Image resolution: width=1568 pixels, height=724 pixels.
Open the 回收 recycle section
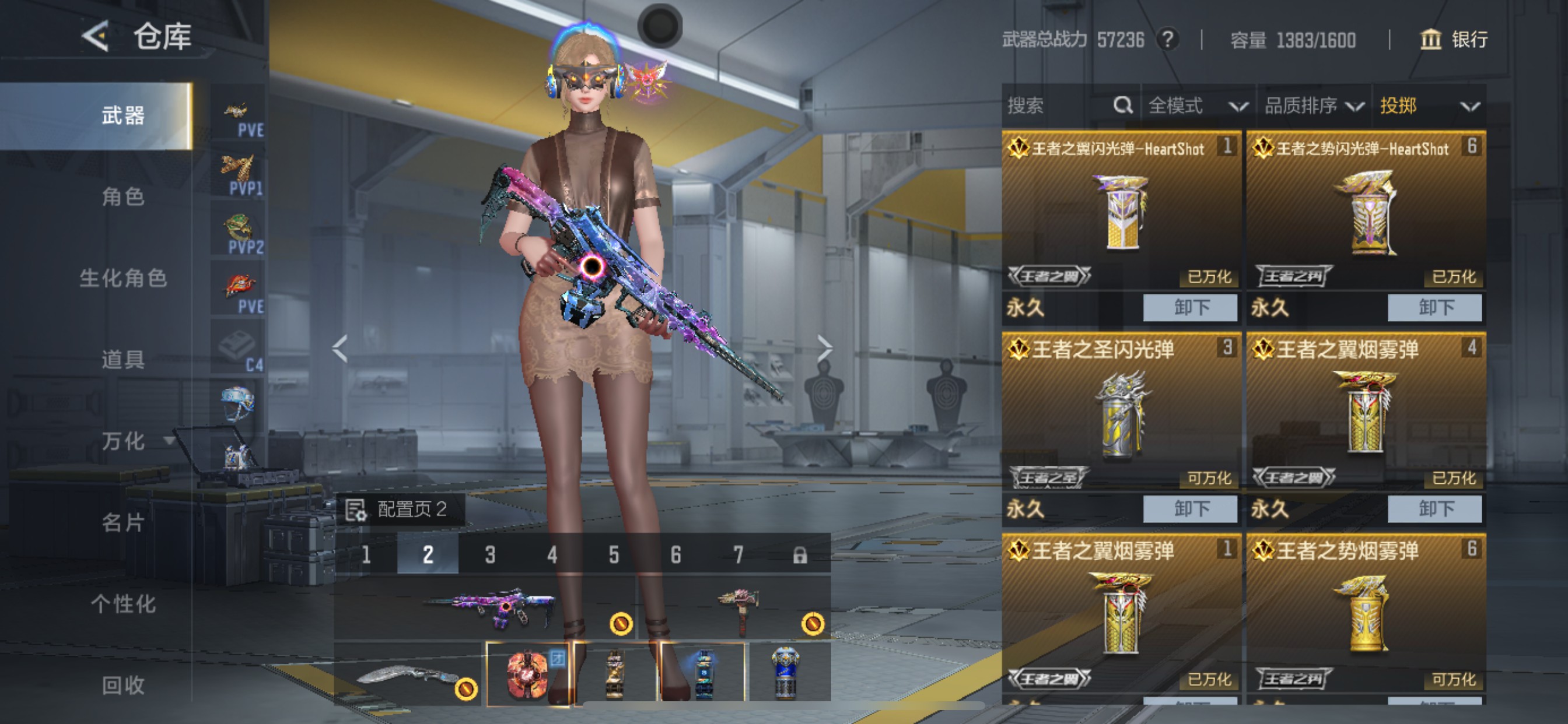123,686
